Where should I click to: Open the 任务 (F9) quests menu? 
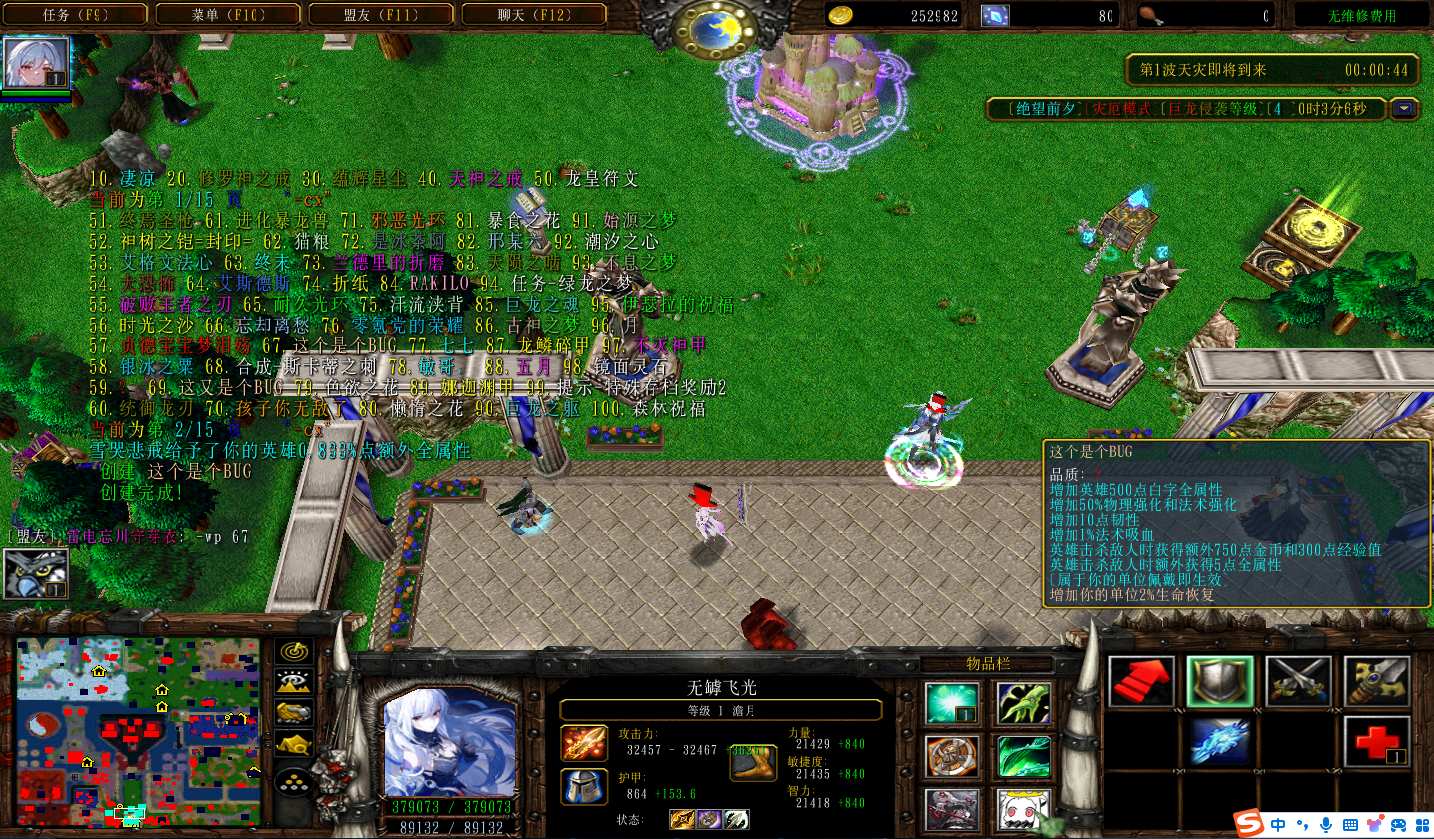coord(76,15)
